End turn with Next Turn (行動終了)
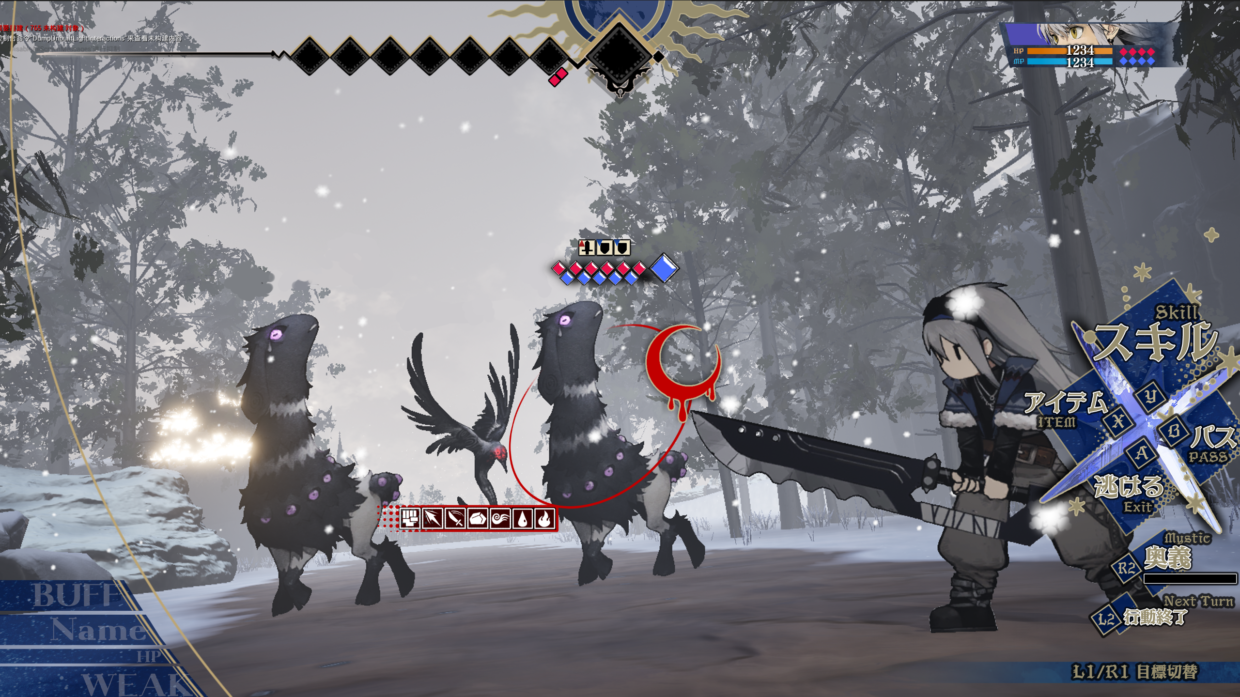The height and width of the screenshot is (697, 1240). (x=1157, y=616)
